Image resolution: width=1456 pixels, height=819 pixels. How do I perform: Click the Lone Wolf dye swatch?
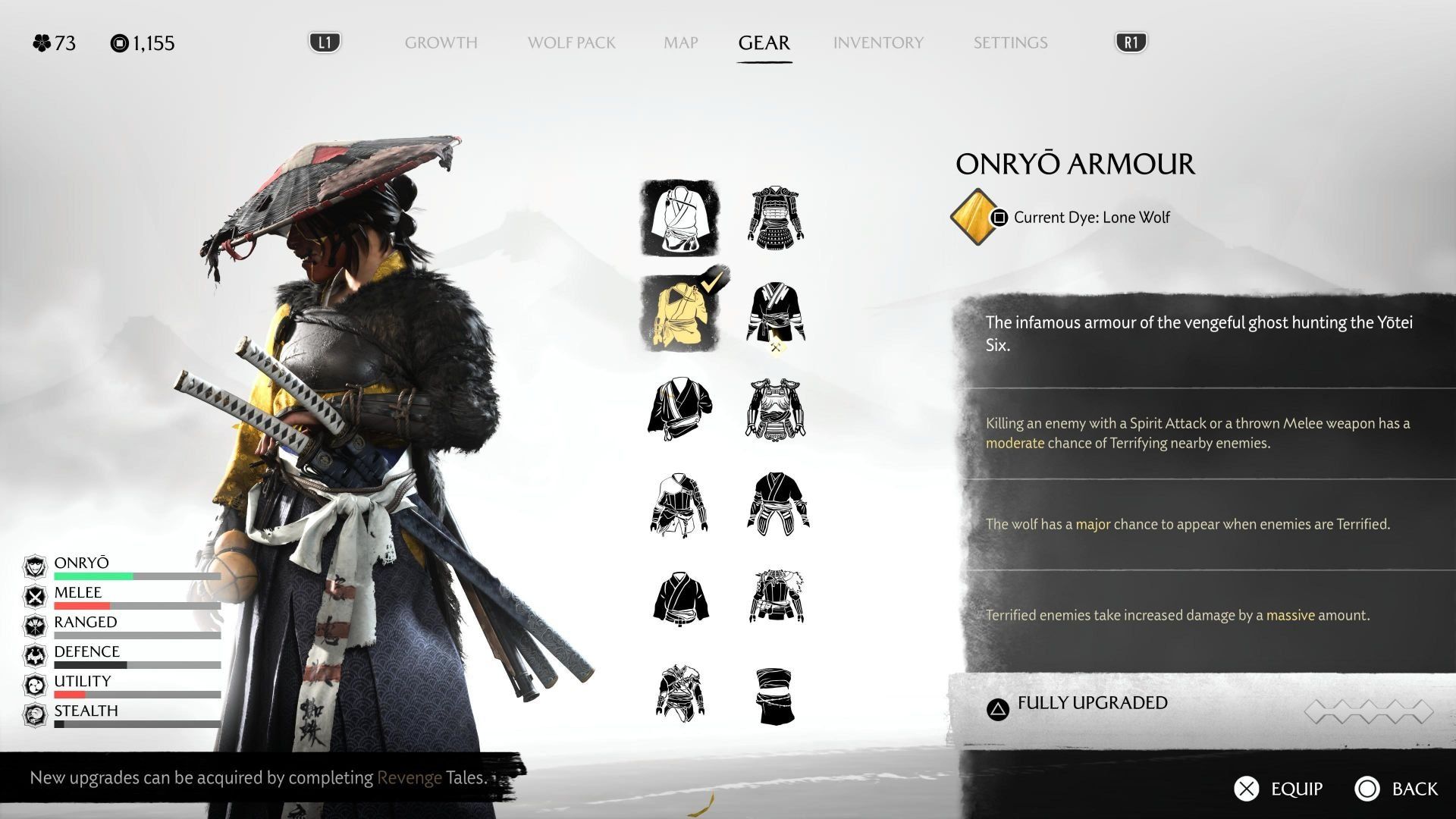point(975,218)
